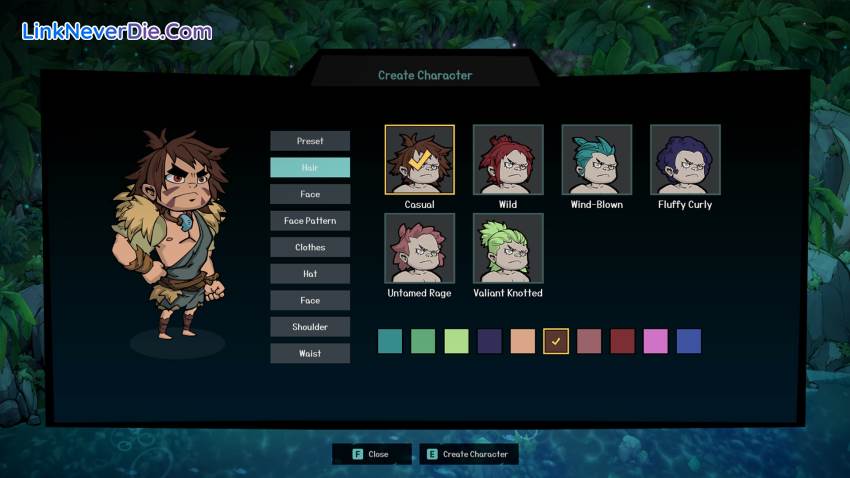Choose the Valiant Knotted hairstyle
The width and height of the screenshot is (850, 478).
coord(508,248)
